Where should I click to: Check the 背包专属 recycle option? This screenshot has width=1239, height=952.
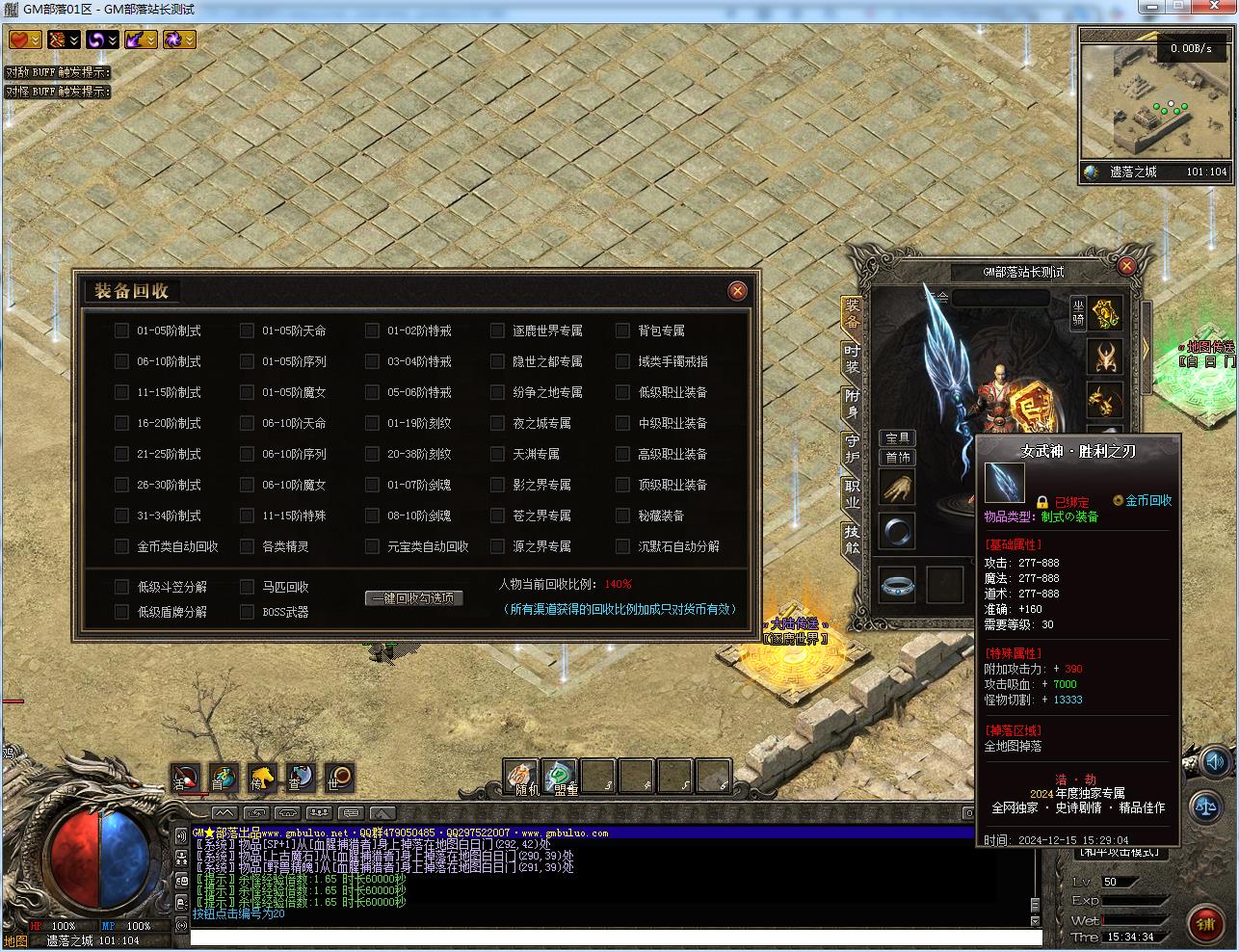[622, 331]
